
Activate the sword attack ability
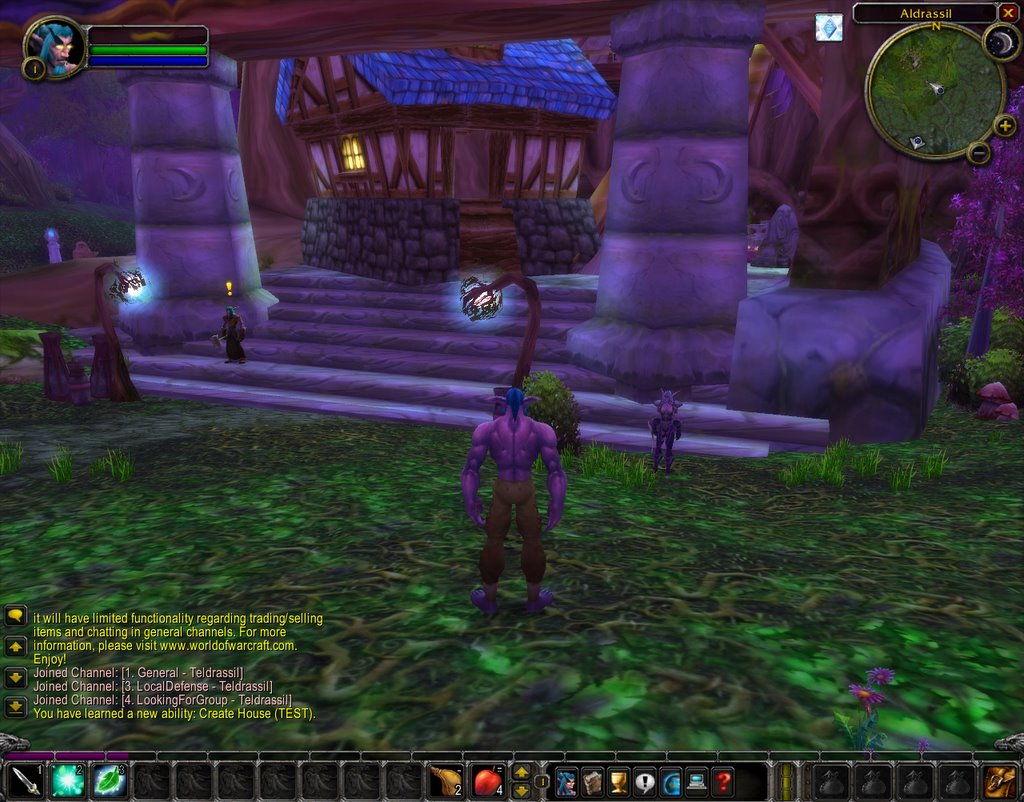[25, 781]
